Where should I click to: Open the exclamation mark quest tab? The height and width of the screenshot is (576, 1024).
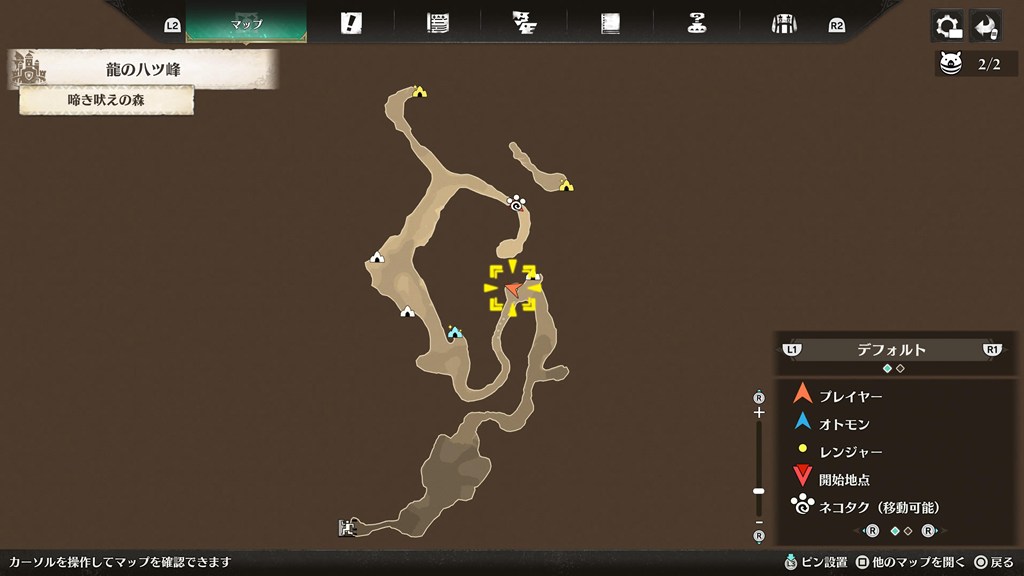tap(351, 24)
